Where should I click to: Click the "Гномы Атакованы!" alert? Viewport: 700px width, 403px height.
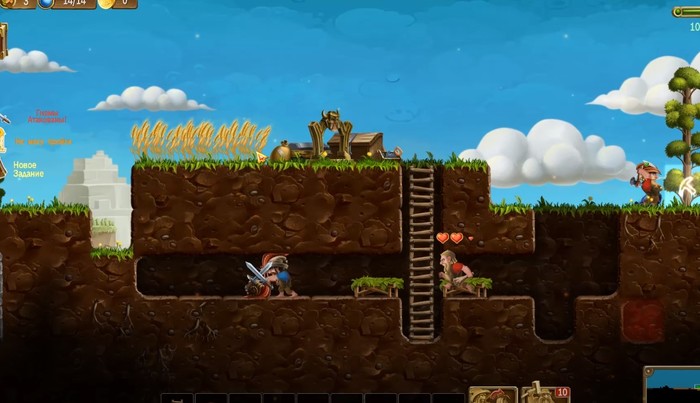pyautogui.click(x=46, y=116)
